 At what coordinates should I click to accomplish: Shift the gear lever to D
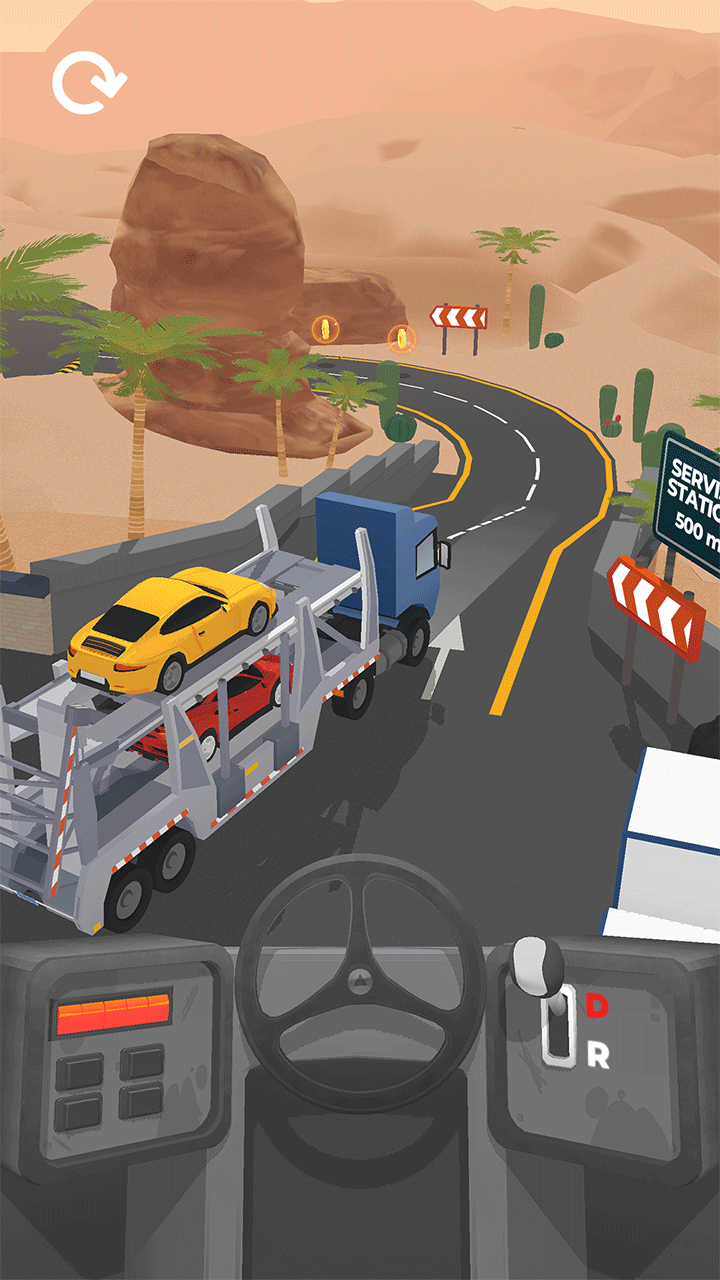point(596,1006)
